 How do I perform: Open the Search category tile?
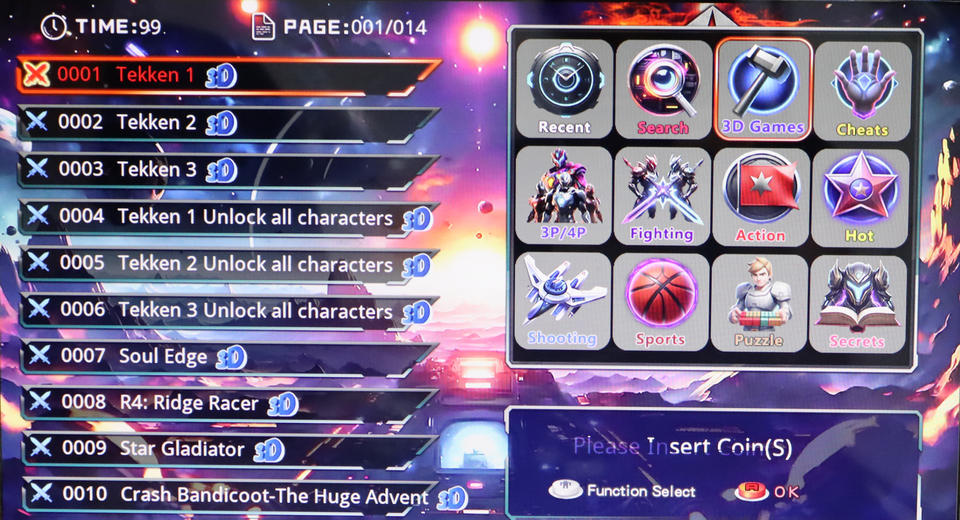[x=663, y=89]
